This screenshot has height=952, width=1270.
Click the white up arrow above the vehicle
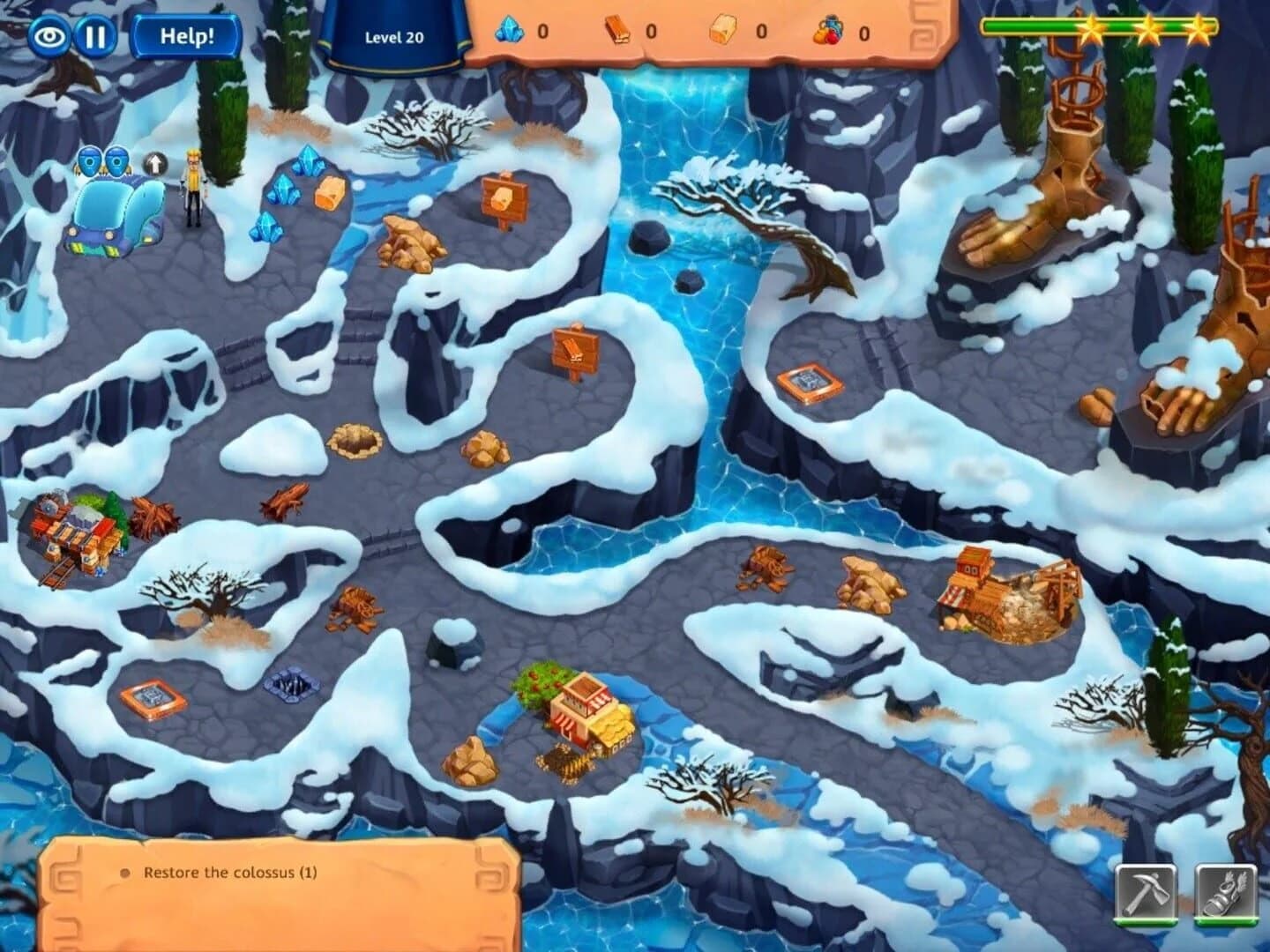tap(156, 164)
